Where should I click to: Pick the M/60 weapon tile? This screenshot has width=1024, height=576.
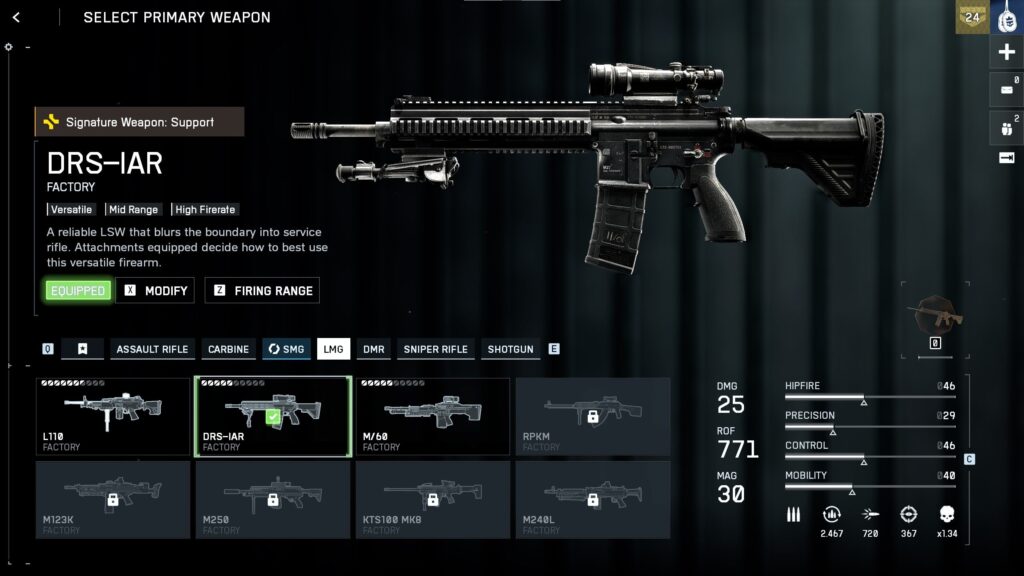pyautogui.click(x=433, y=416)
